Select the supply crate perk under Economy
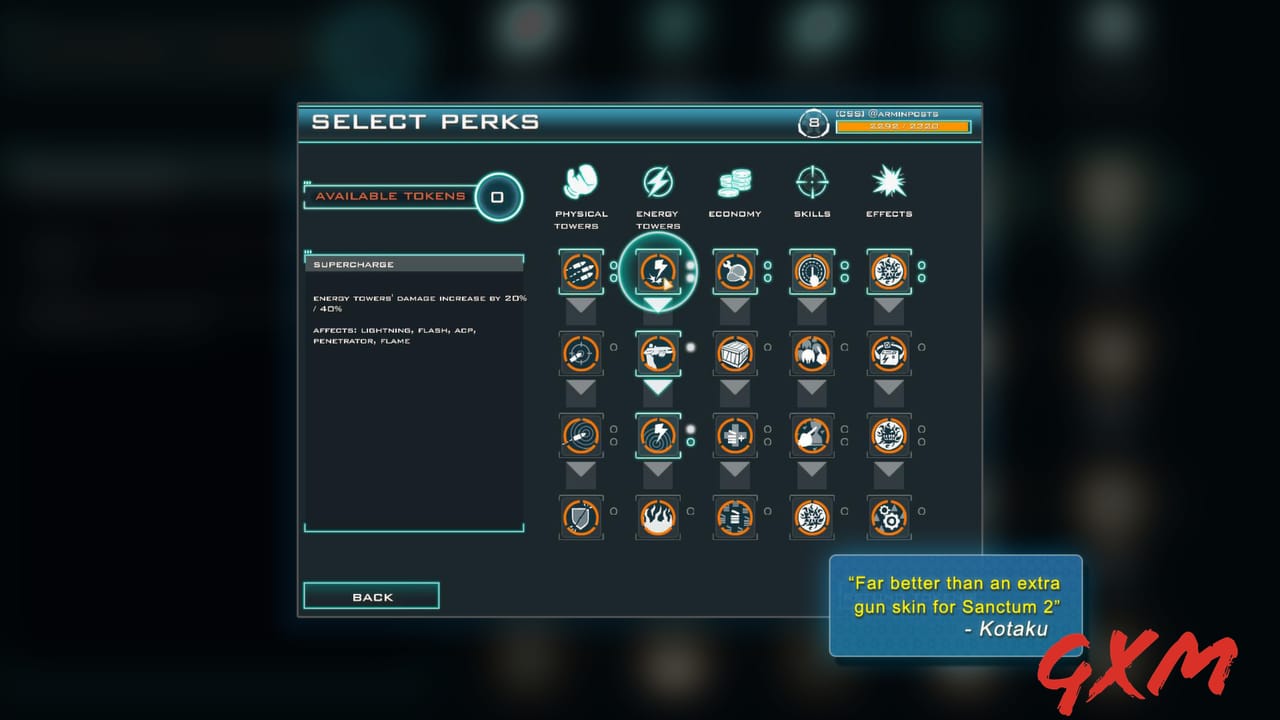The image size is (1280, 720). pyautogui.click(x=735, y=353)
